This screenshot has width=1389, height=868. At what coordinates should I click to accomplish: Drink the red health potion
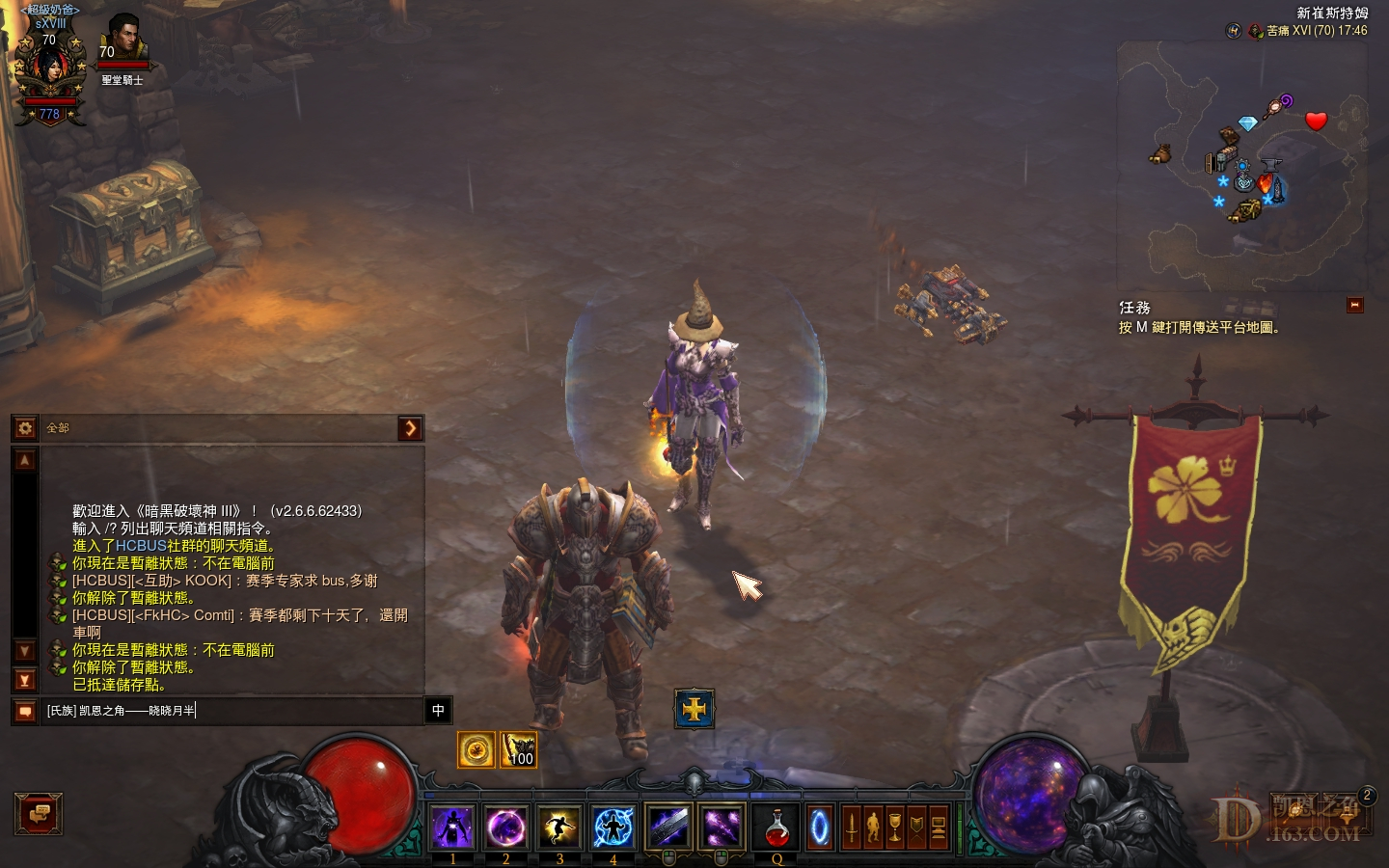pos(776,827)
